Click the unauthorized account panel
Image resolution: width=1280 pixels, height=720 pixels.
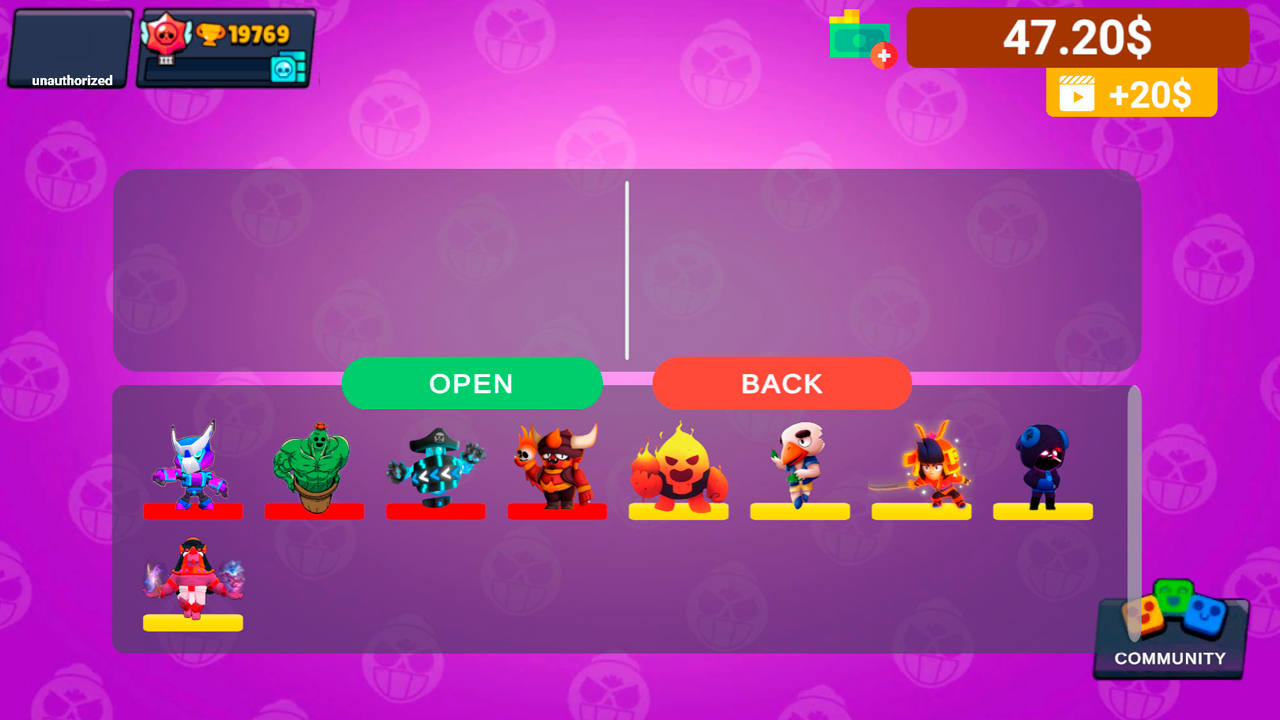[x=66, y=48]
